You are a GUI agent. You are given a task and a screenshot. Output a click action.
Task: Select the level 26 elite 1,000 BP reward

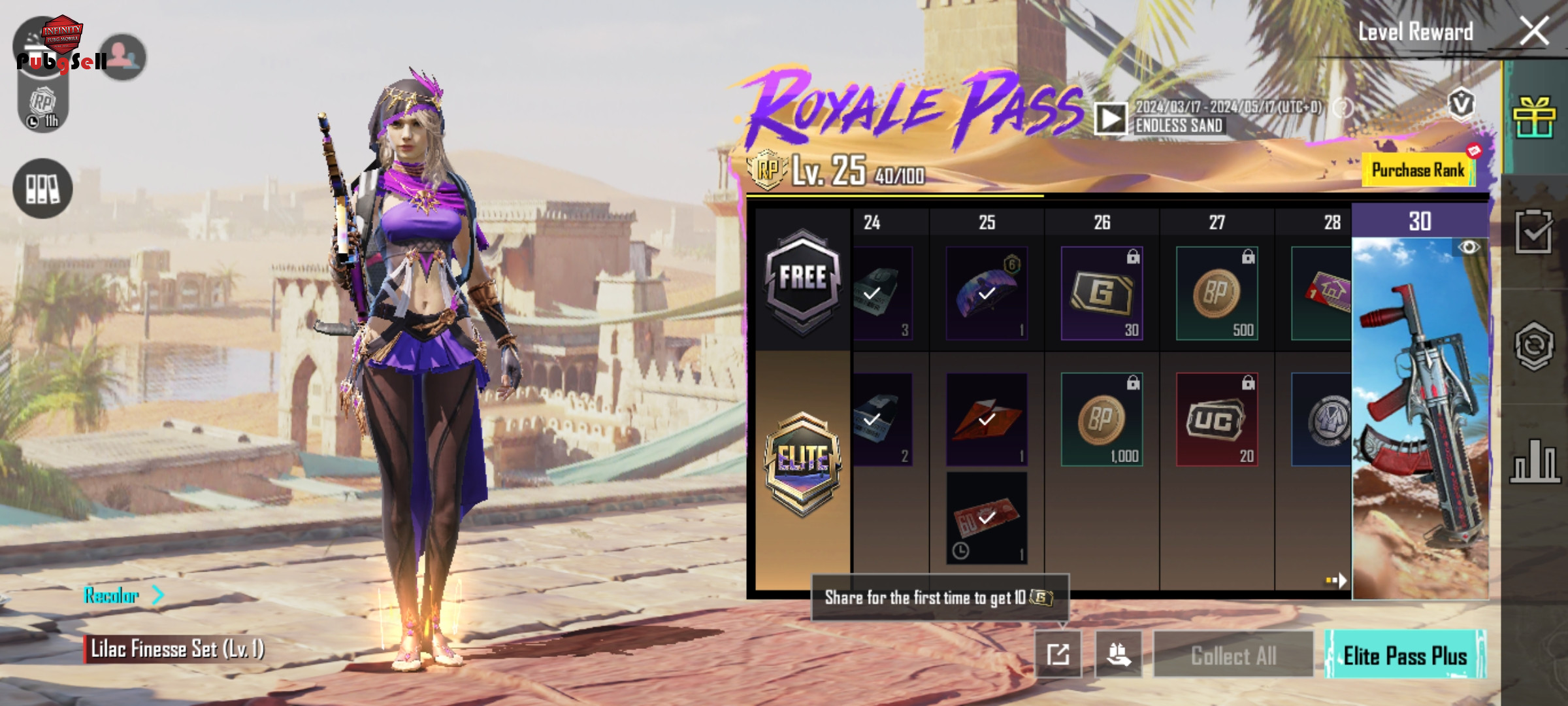1102,420
